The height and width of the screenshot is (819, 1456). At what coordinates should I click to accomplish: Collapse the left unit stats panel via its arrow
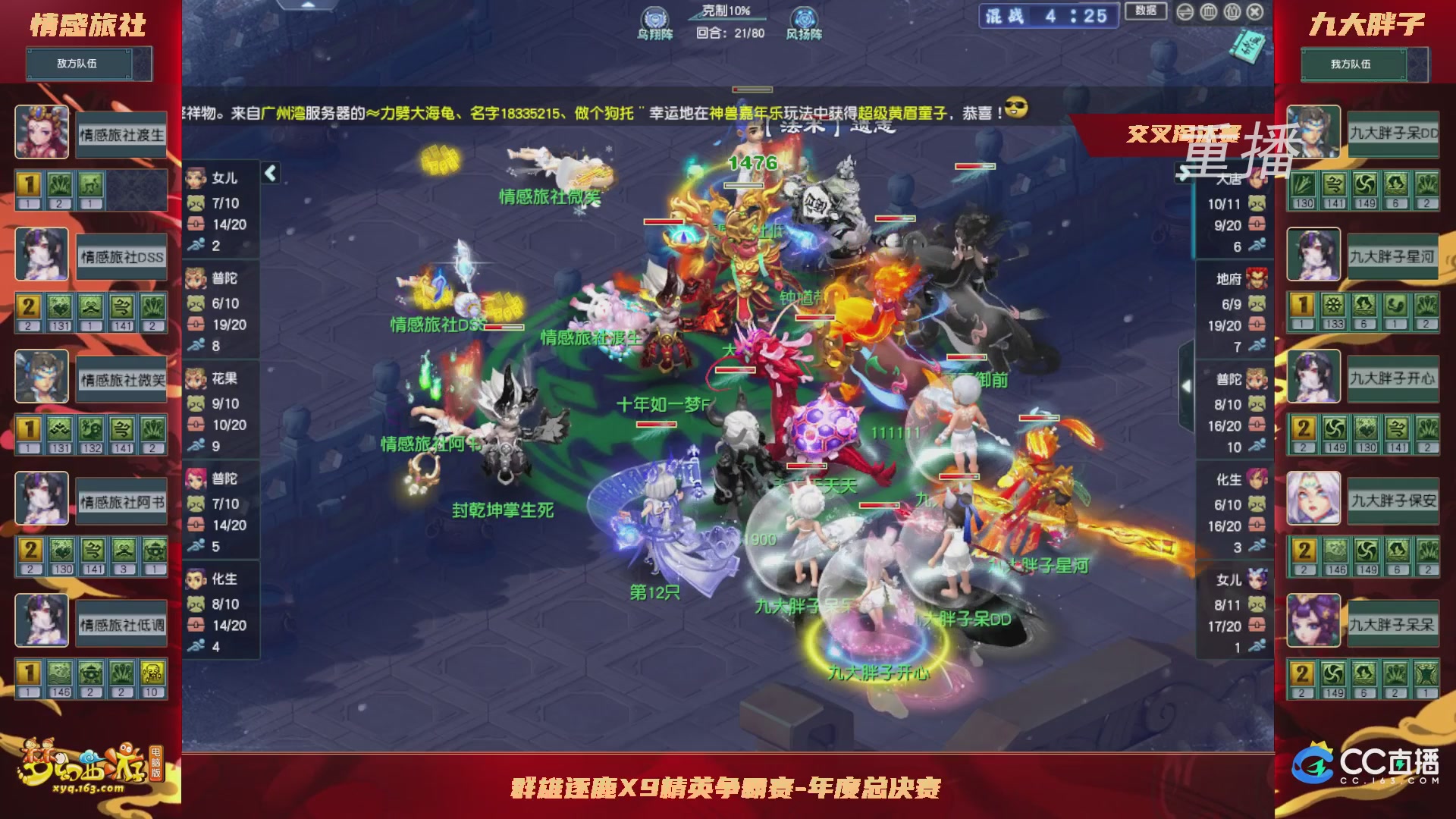(269, 173)
